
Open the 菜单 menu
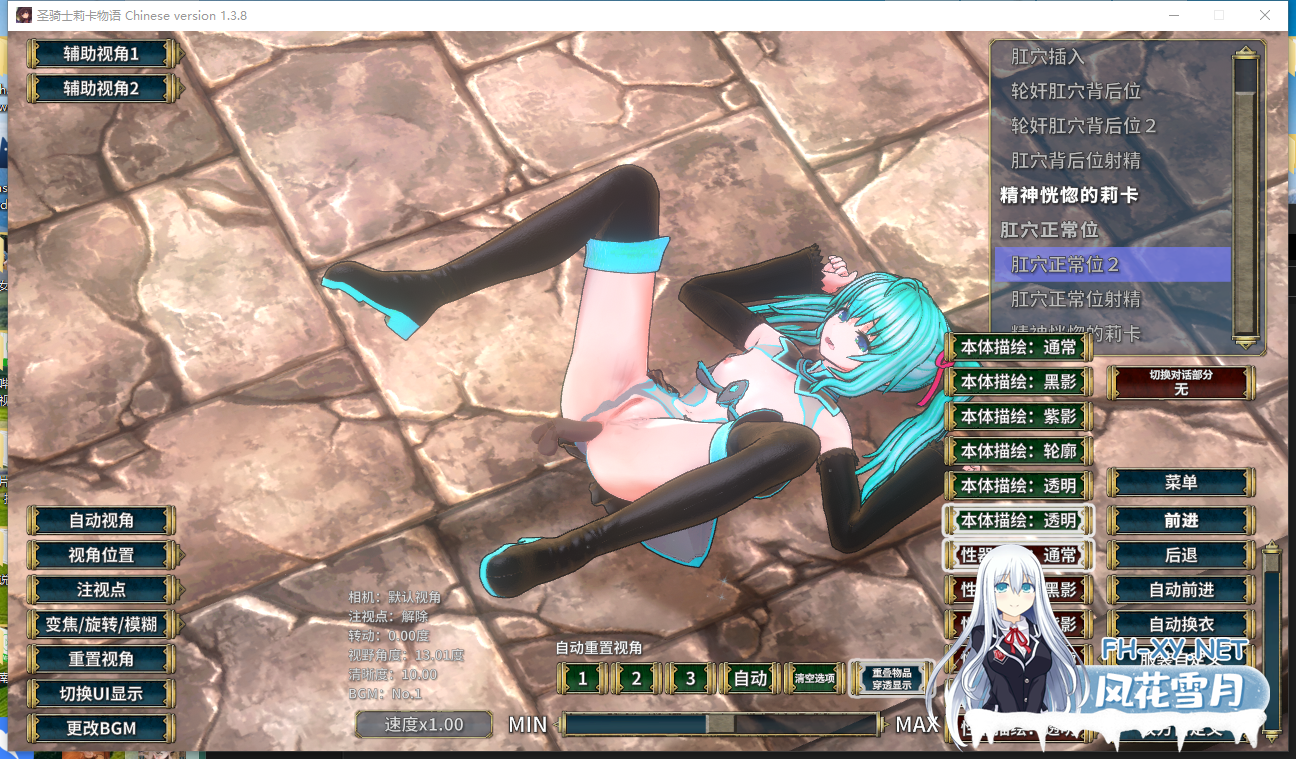1181,482
